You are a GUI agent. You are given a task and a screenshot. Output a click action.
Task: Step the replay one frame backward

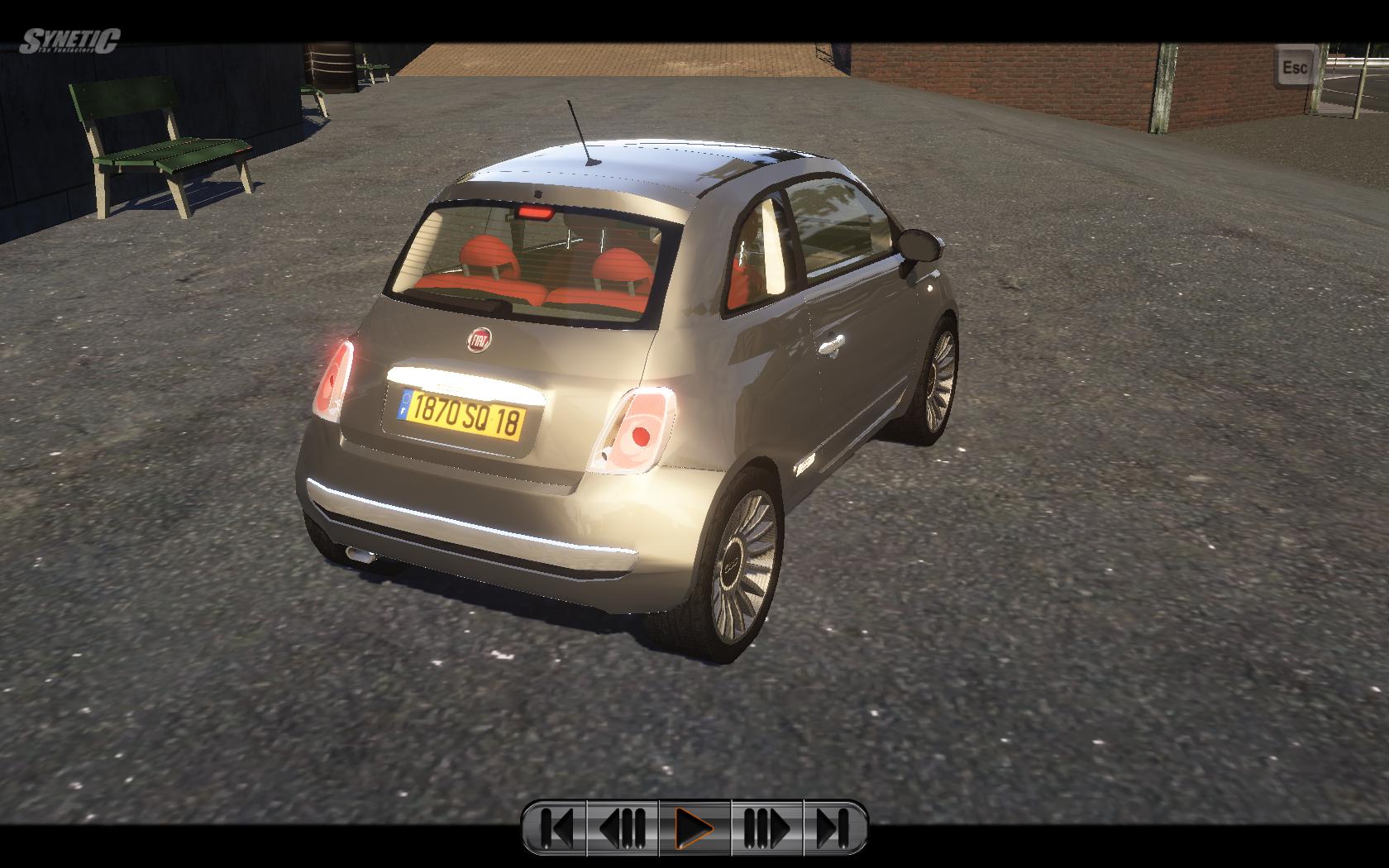(x=623, y=827)
